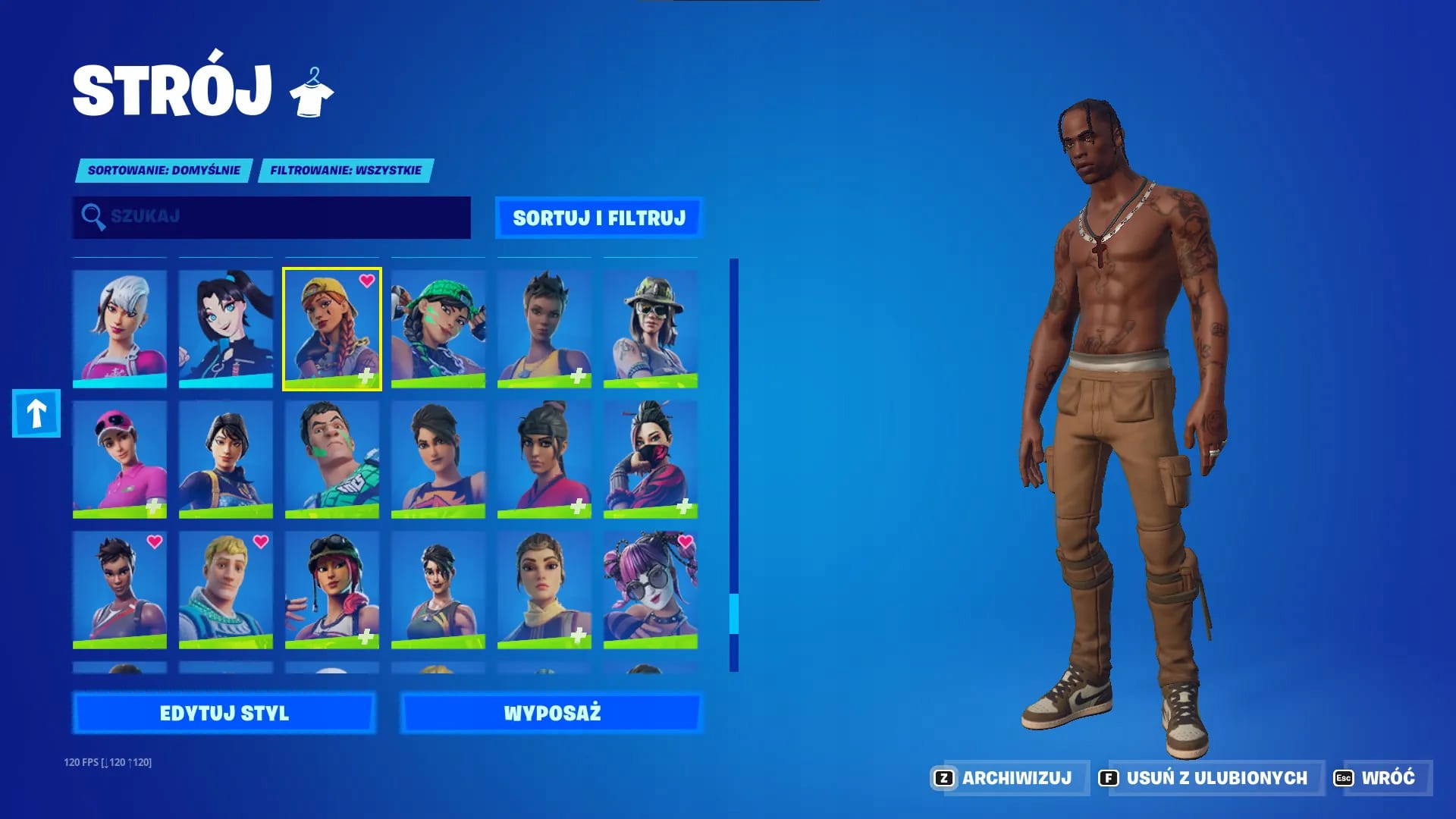Open the SORTOWANIE: DOMYŚLNIE dropdown
This screenshot has width=1456, height=819.
coord(163,170)
